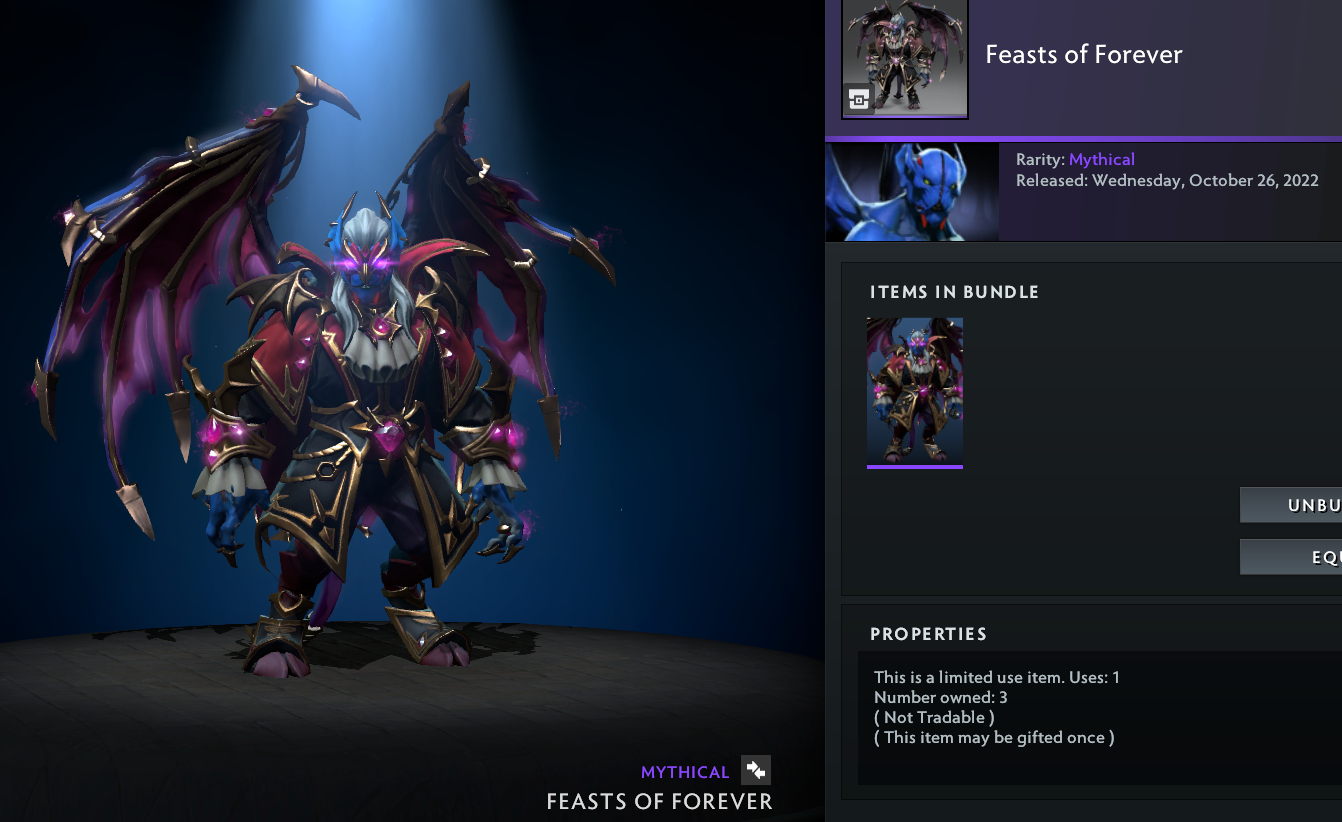Select the set thumbnail under Items in Bundle
The image size is (1342, 822).
click(x=914, y=391)
